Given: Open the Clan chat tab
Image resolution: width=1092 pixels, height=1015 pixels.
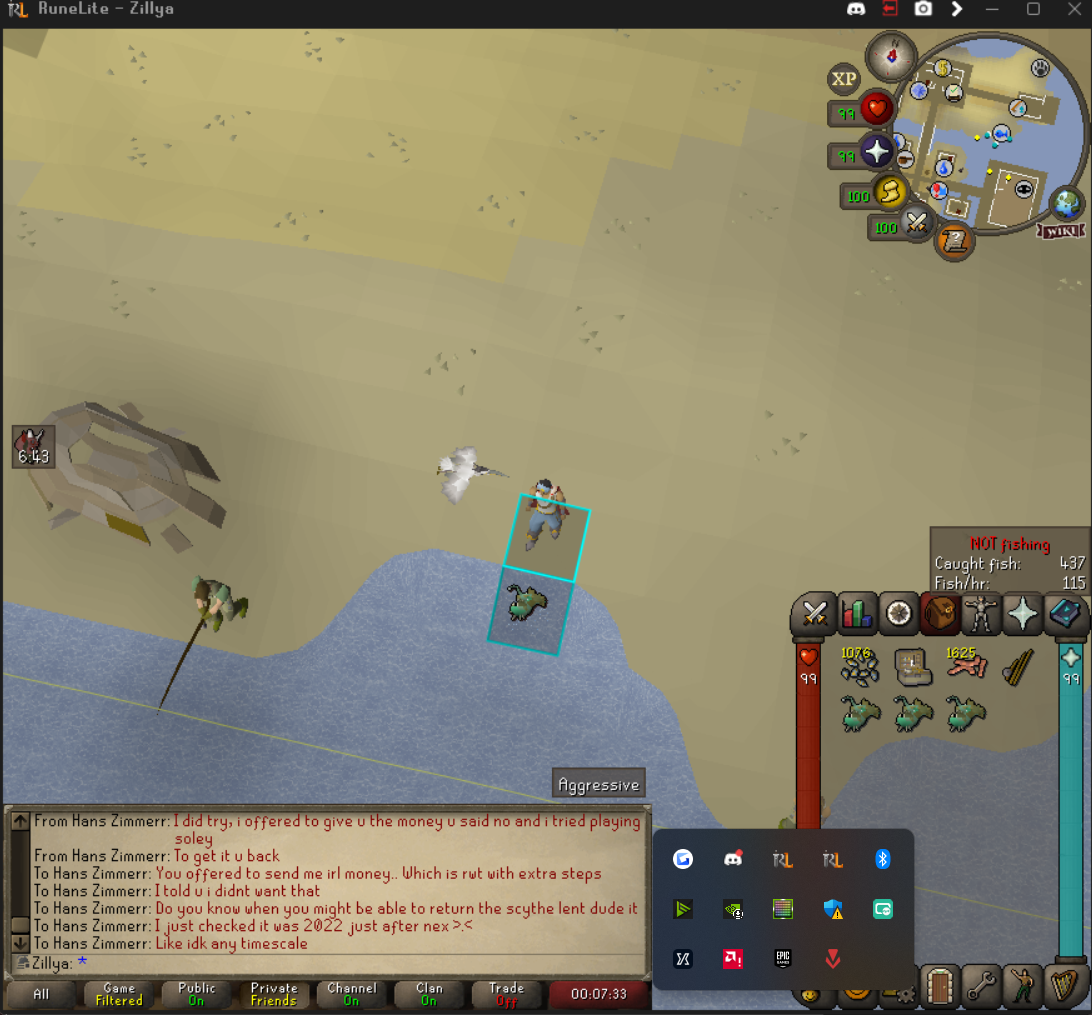Looking at the screenshot, I should [429, 994].
